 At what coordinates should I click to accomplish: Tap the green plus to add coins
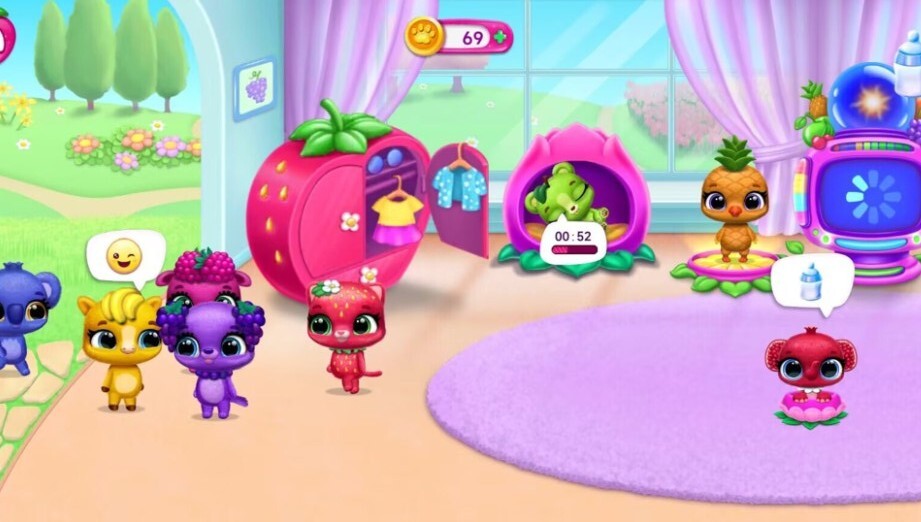pyautogui.click(x=499, y=38)
